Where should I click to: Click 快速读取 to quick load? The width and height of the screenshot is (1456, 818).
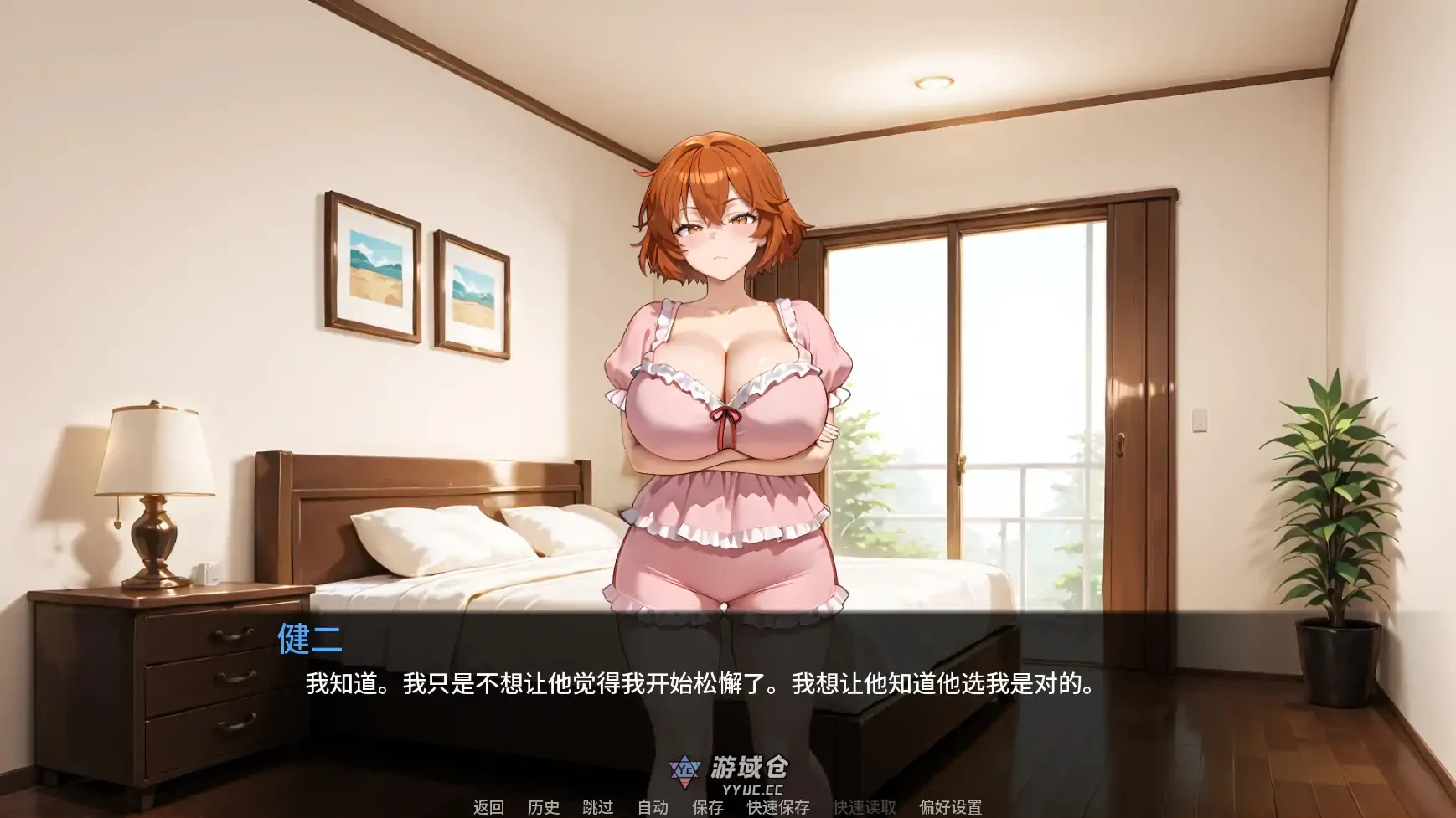tap(864, 807)
